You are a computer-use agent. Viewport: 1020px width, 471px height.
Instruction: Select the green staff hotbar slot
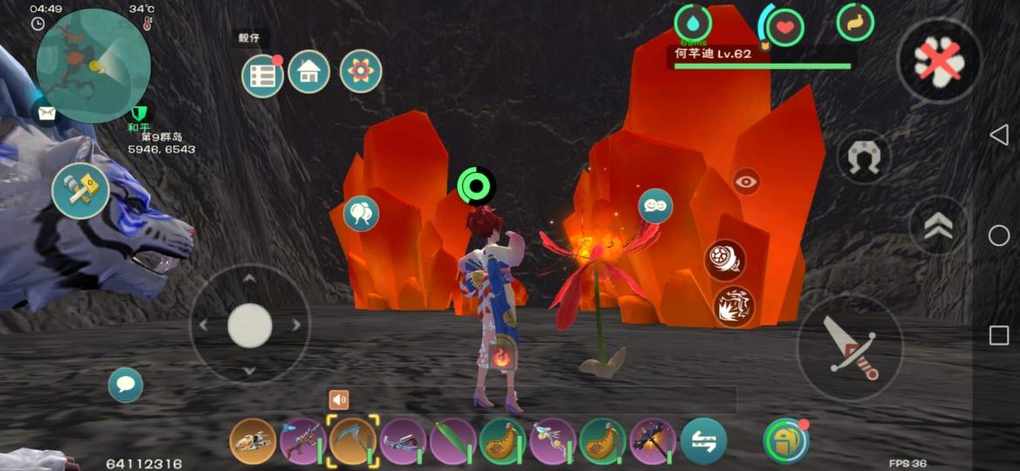453,440
